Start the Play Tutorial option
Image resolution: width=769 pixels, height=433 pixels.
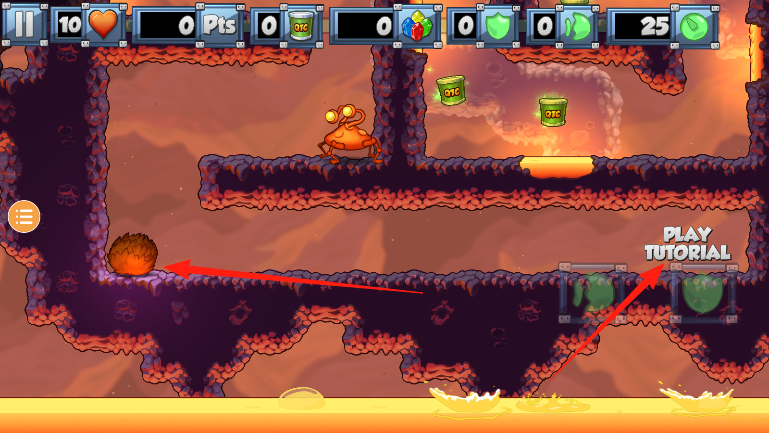pyautogui.click(x=687, y=243)
